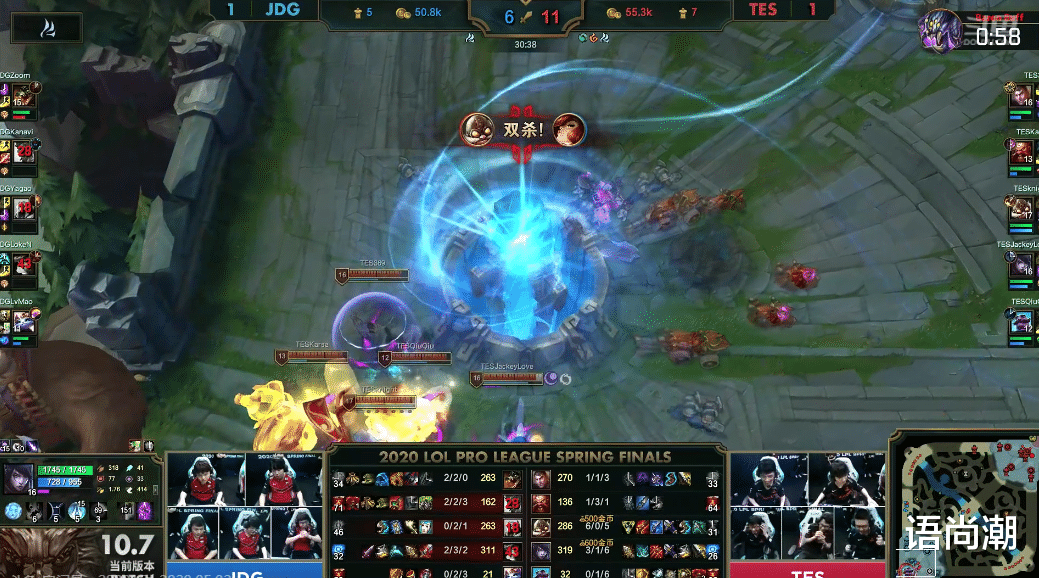Click the minimap in the corner
This screenshot has height=578, width=1039.
click(x=962, y=506)
